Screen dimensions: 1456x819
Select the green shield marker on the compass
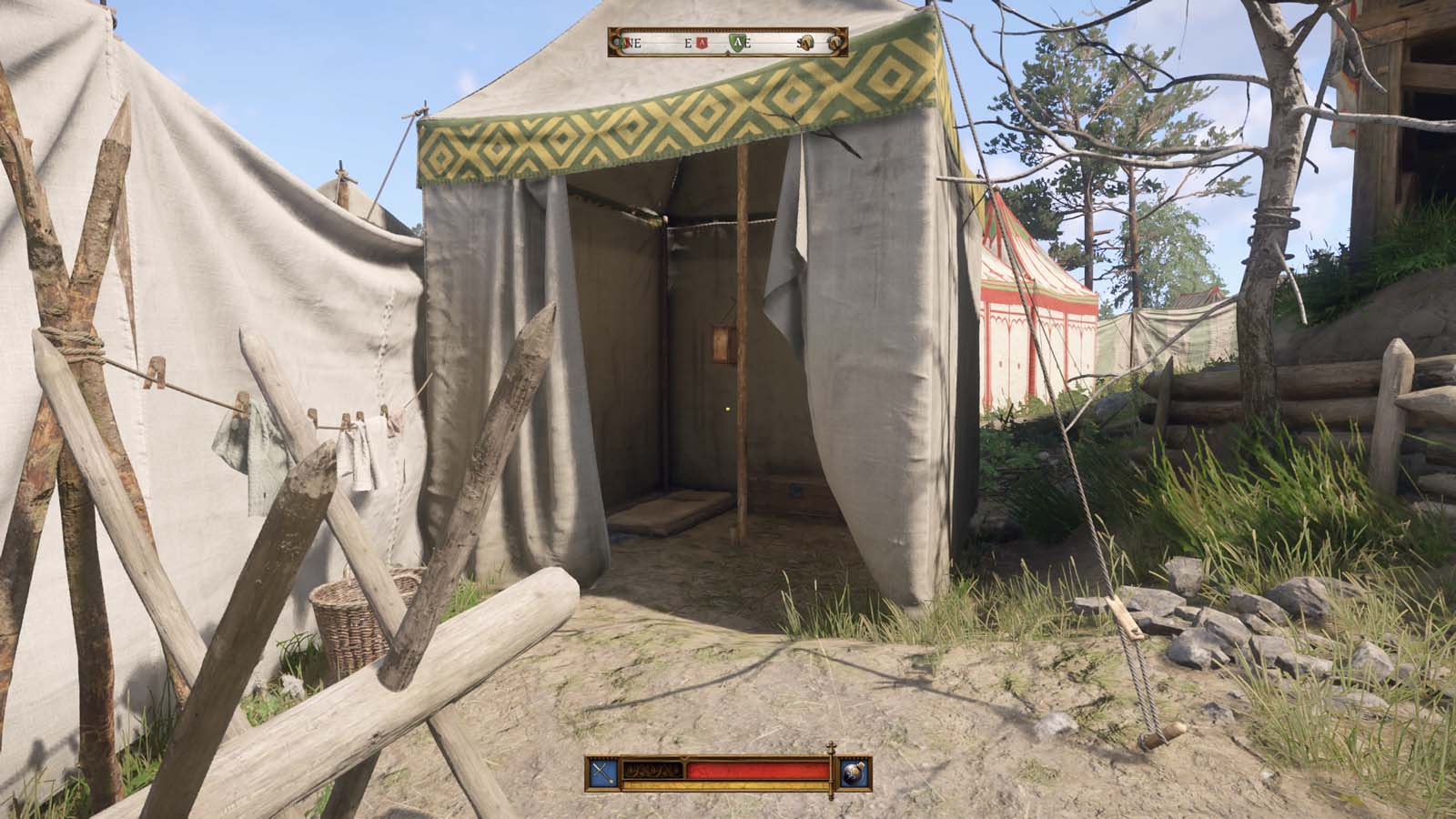737,41
